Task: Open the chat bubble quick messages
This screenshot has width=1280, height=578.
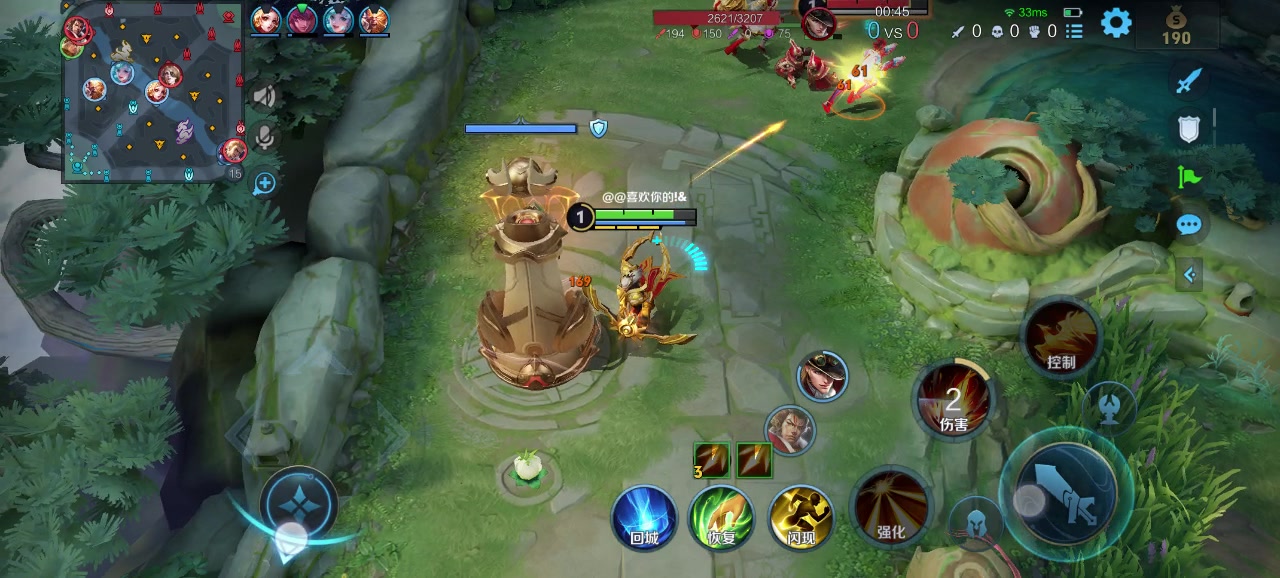Action: 1188,225
